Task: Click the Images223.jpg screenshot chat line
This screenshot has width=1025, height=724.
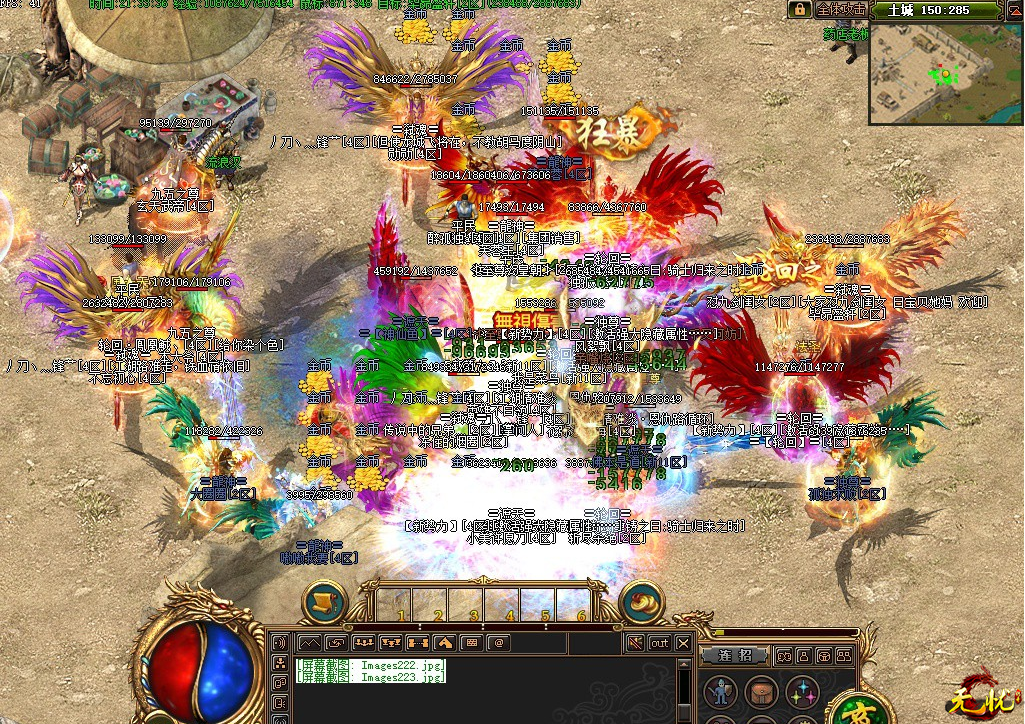Action: pos(371,677)
